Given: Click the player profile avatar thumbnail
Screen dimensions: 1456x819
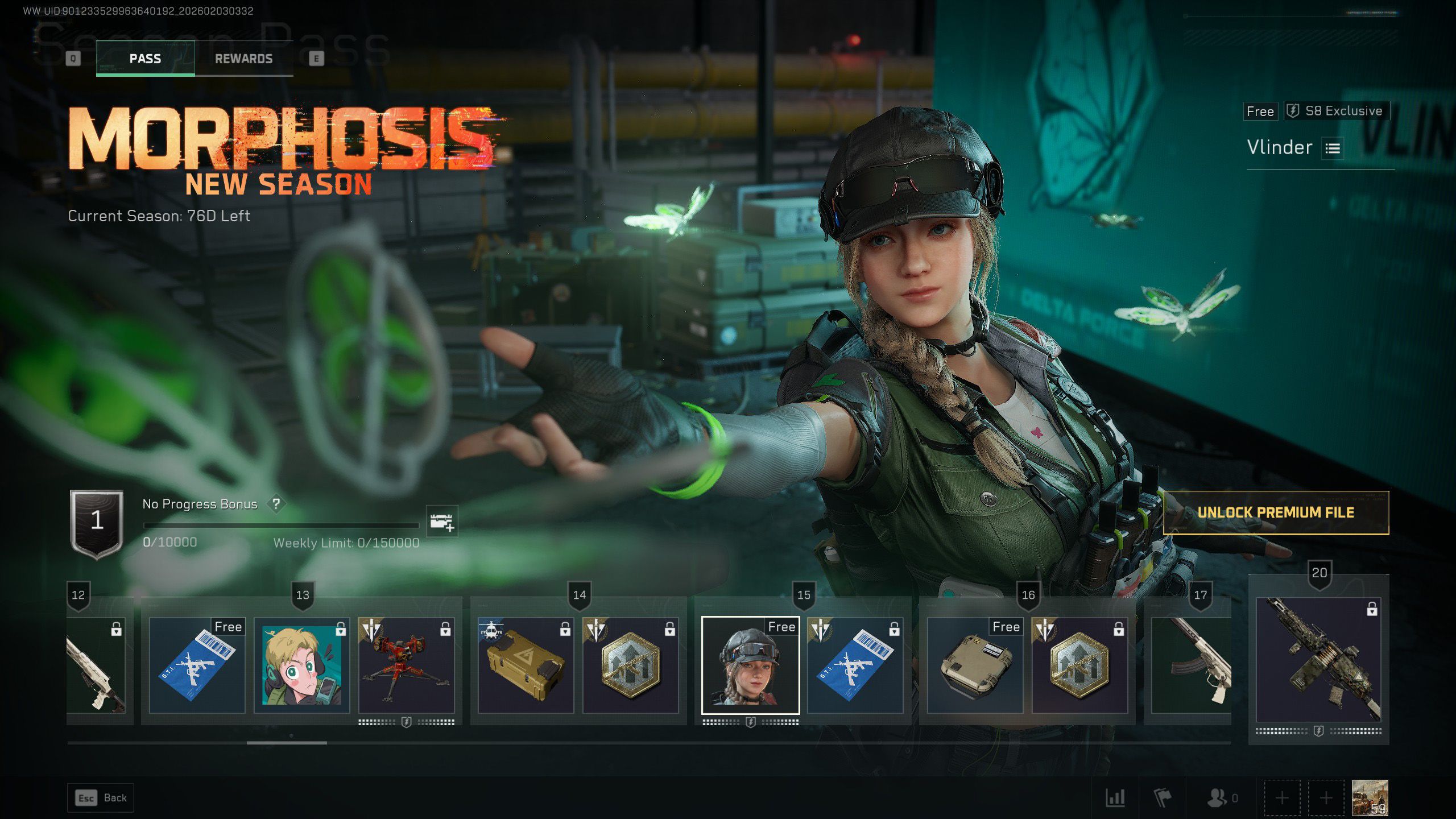Looking at the screenshot, I should [1370, 797].
